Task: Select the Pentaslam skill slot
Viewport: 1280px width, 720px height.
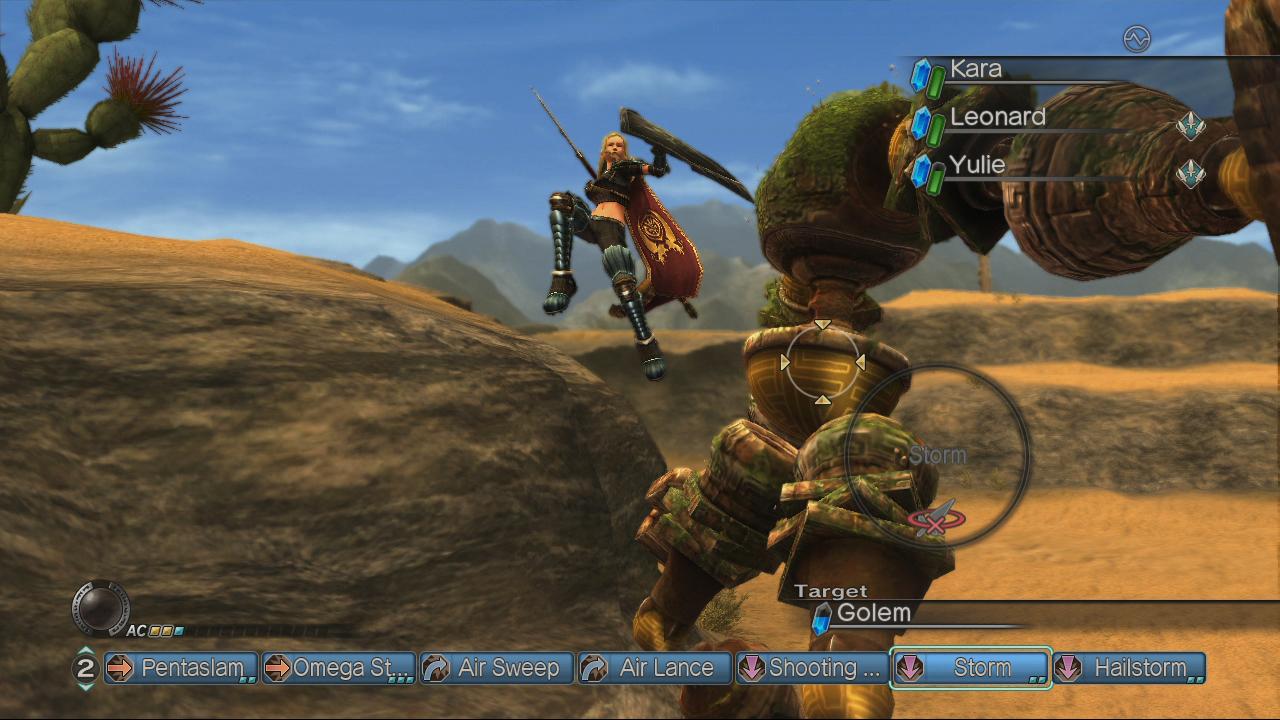Action: tap(181, 668)
